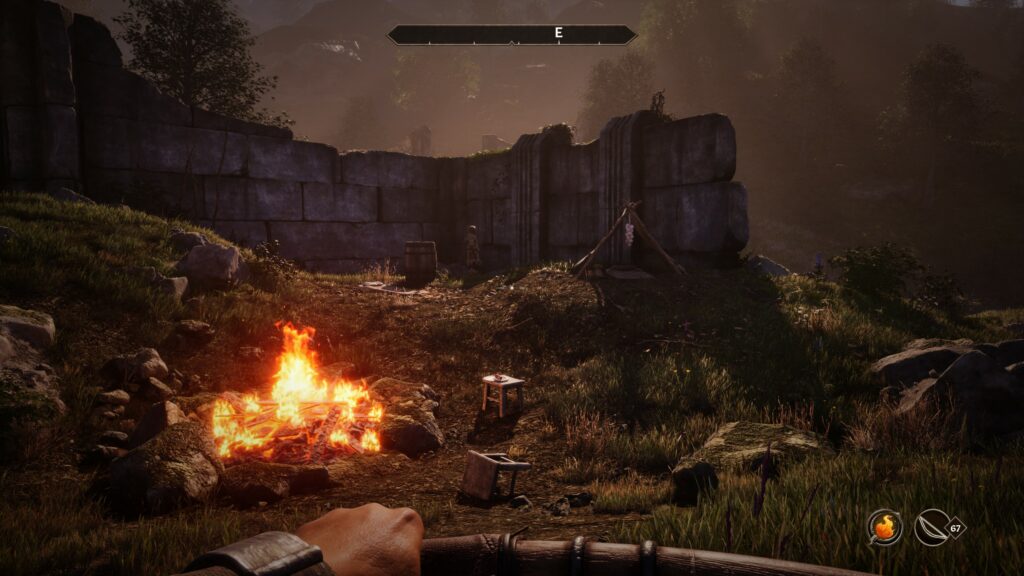This screenshot has width=1024, height=576.
Task: Click the equipped bow weapon icon
Action: (x=932, y=526)
